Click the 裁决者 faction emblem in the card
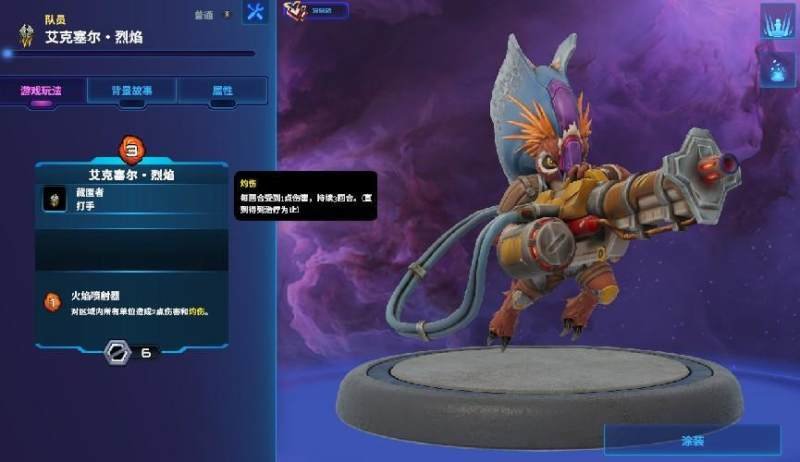The image size is (800, 462). (54, 198)
